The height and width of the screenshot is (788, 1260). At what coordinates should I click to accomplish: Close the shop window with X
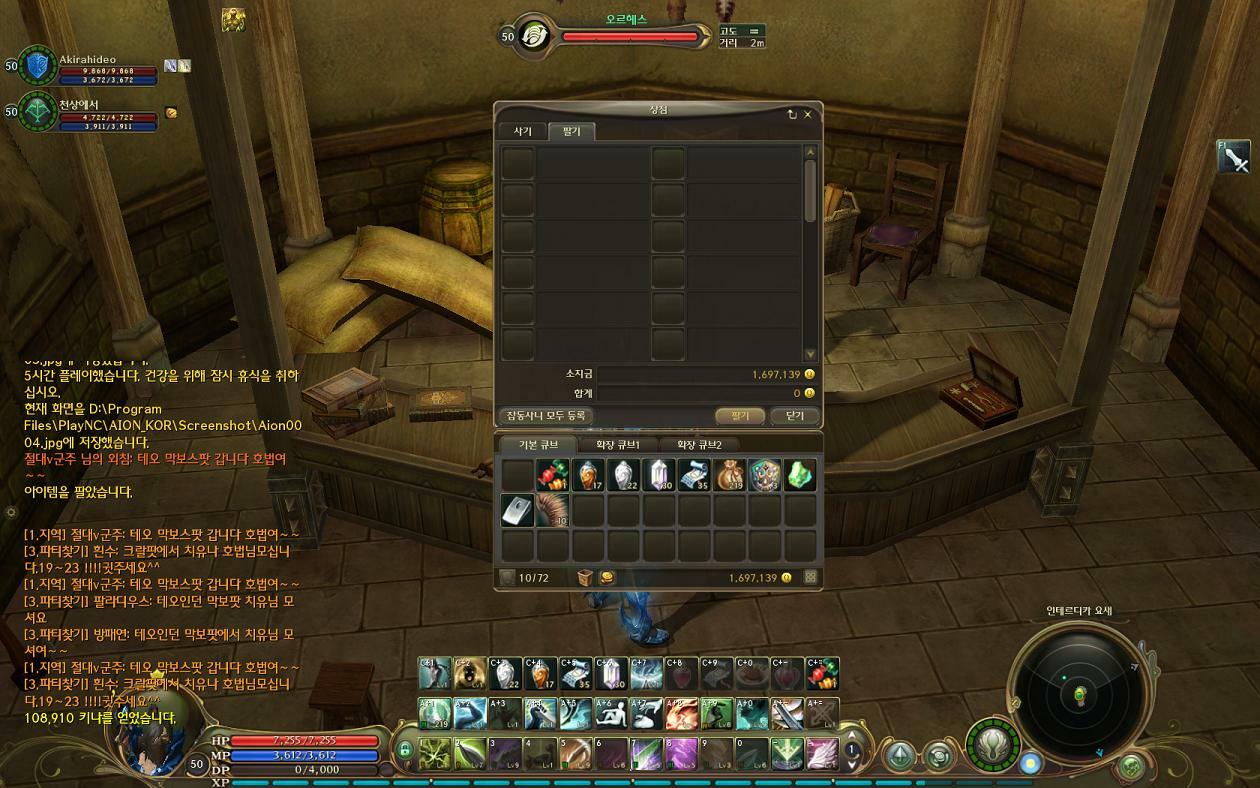(x=808, y=114)
